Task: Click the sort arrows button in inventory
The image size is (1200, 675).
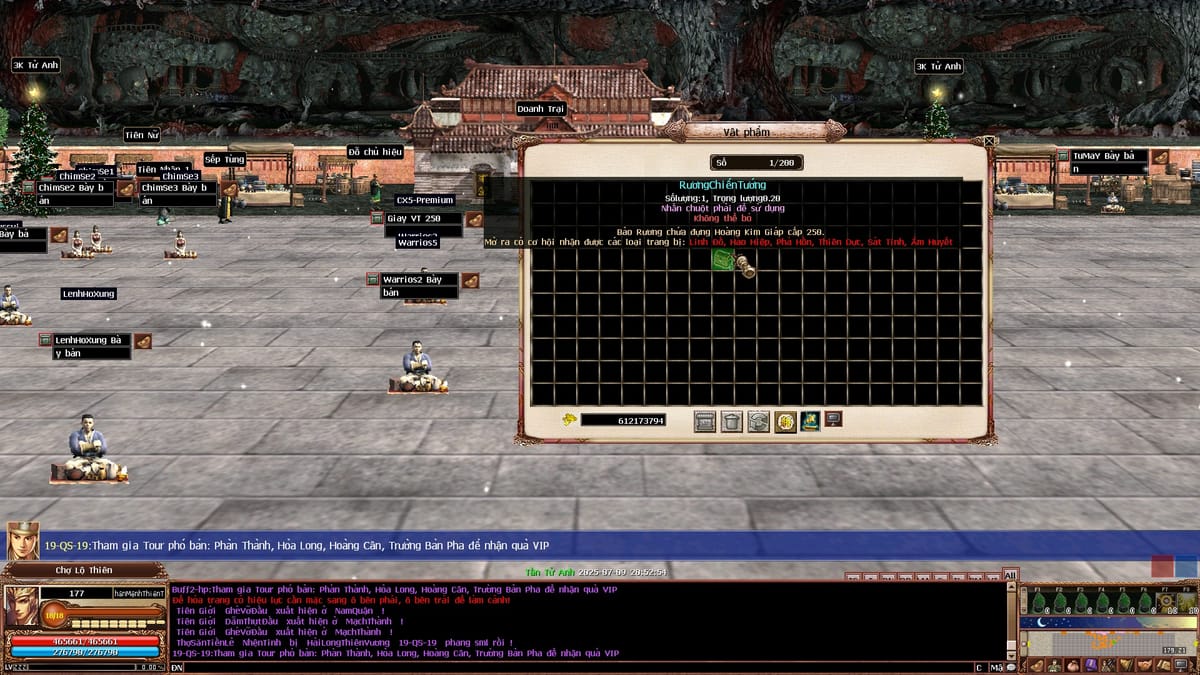Action: click(759, 421)
